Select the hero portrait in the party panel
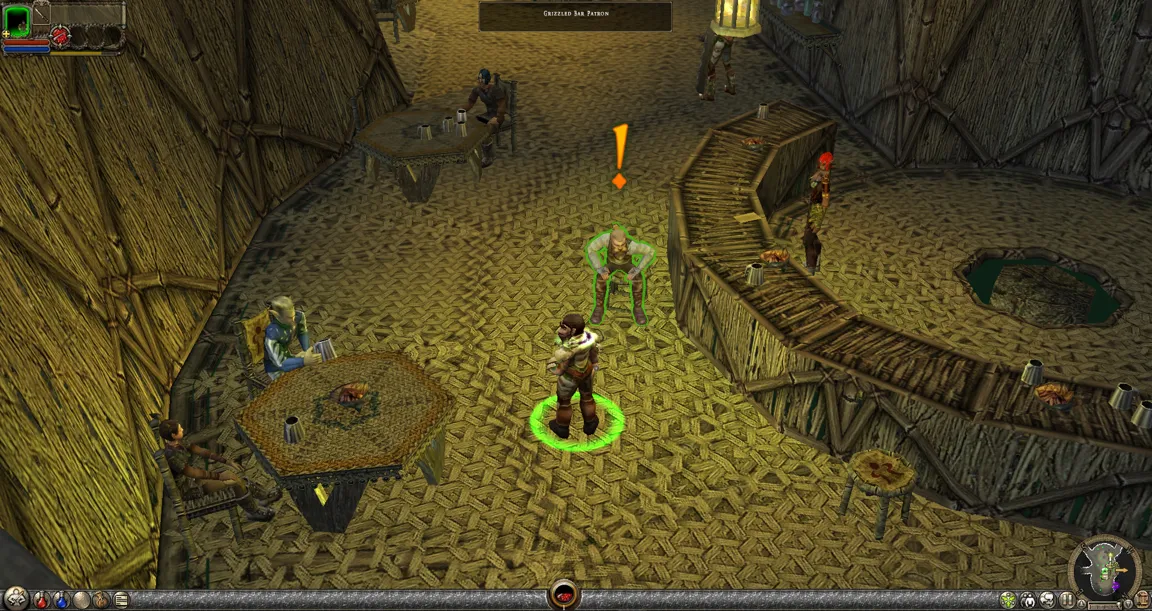Screen dimensions: 1152x611 coord(18,21)
